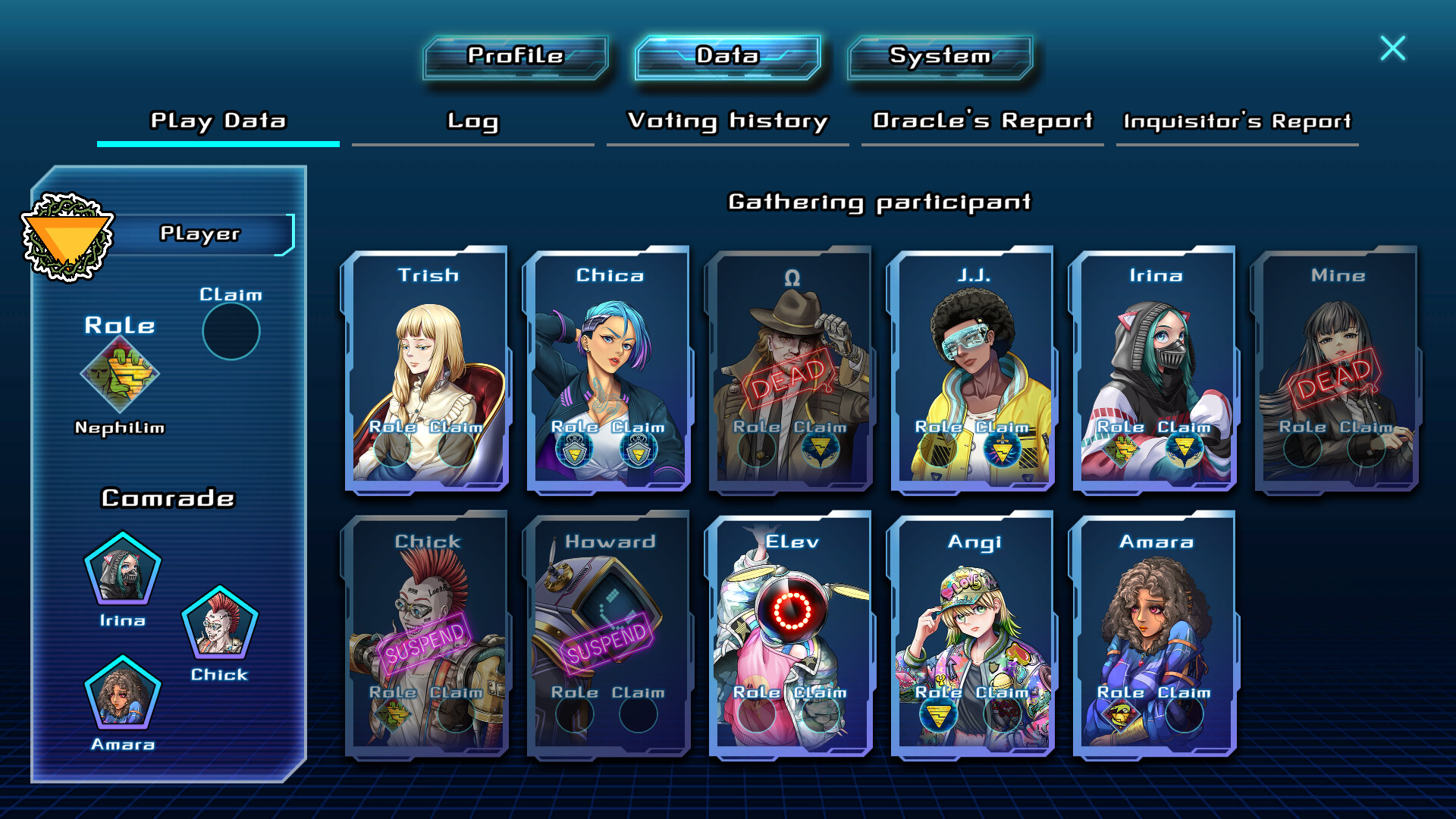Open the Log subtab
Screen dimensions: 1456x819
pos(472,121)
